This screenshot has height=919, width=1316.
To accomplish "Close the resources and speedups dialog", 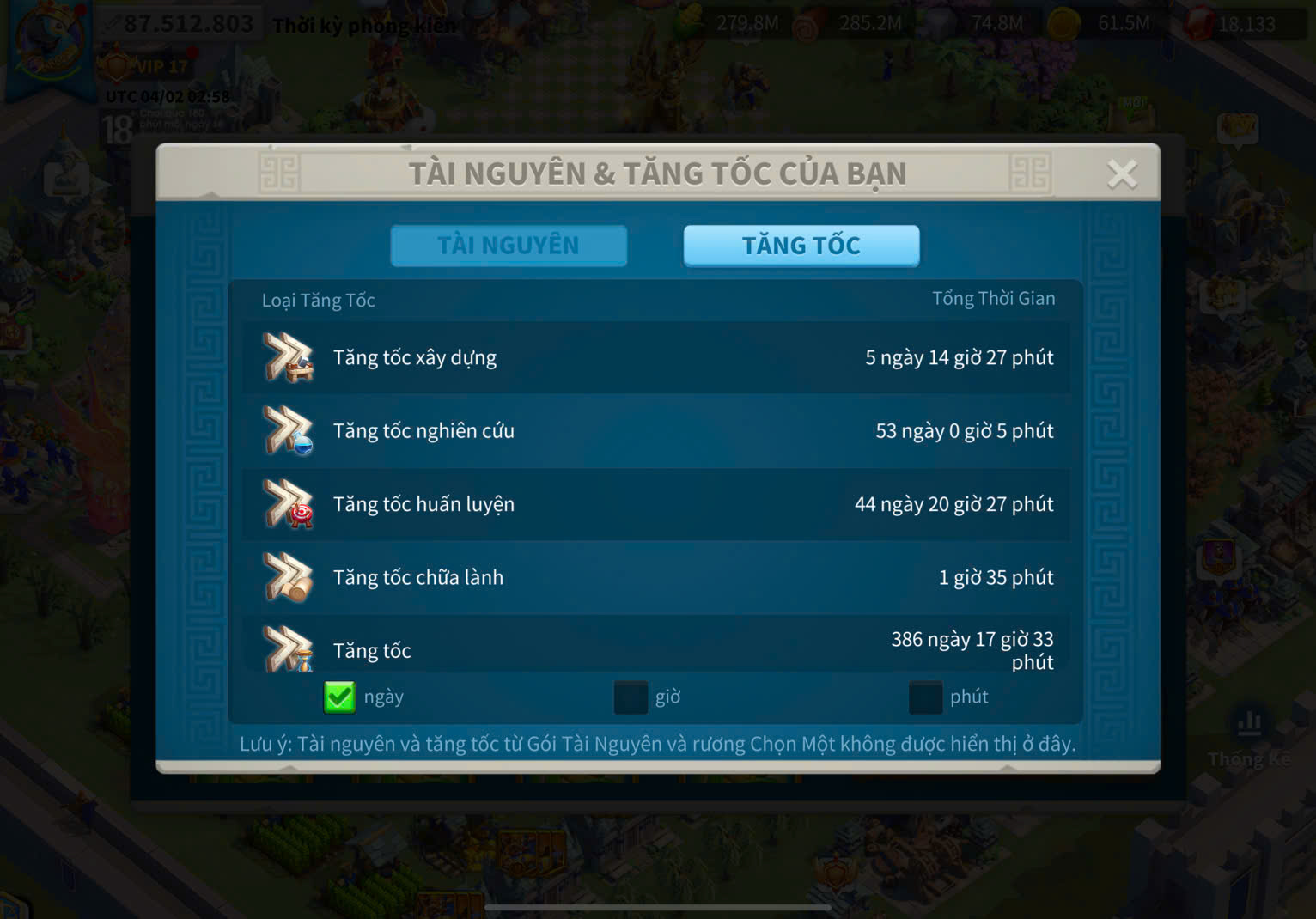I will coord(1122,174).
